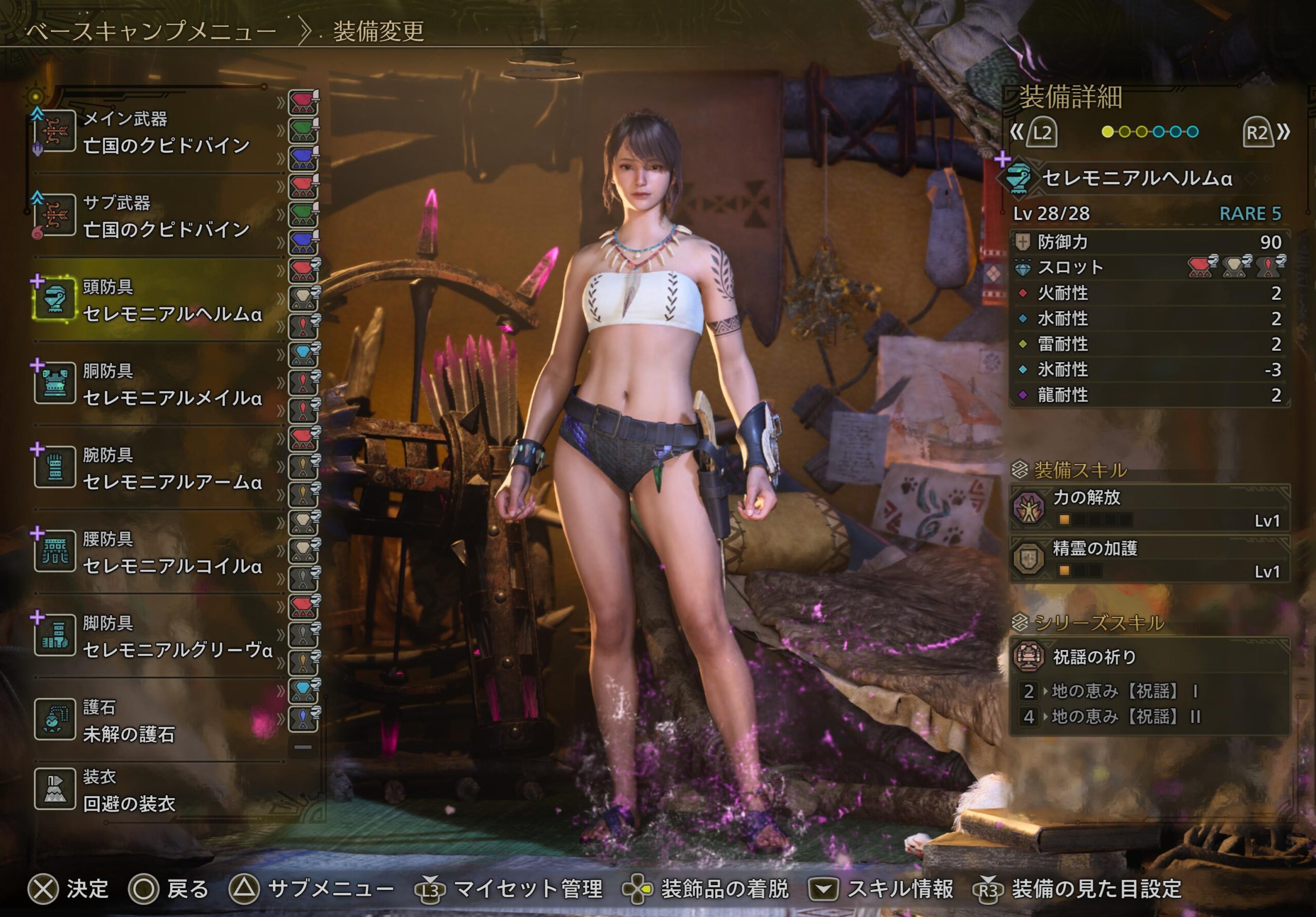Click the 決定 confirm prompt label
Image resolution: width=1316 pixels, height=917 pixels.
point(87,889)
